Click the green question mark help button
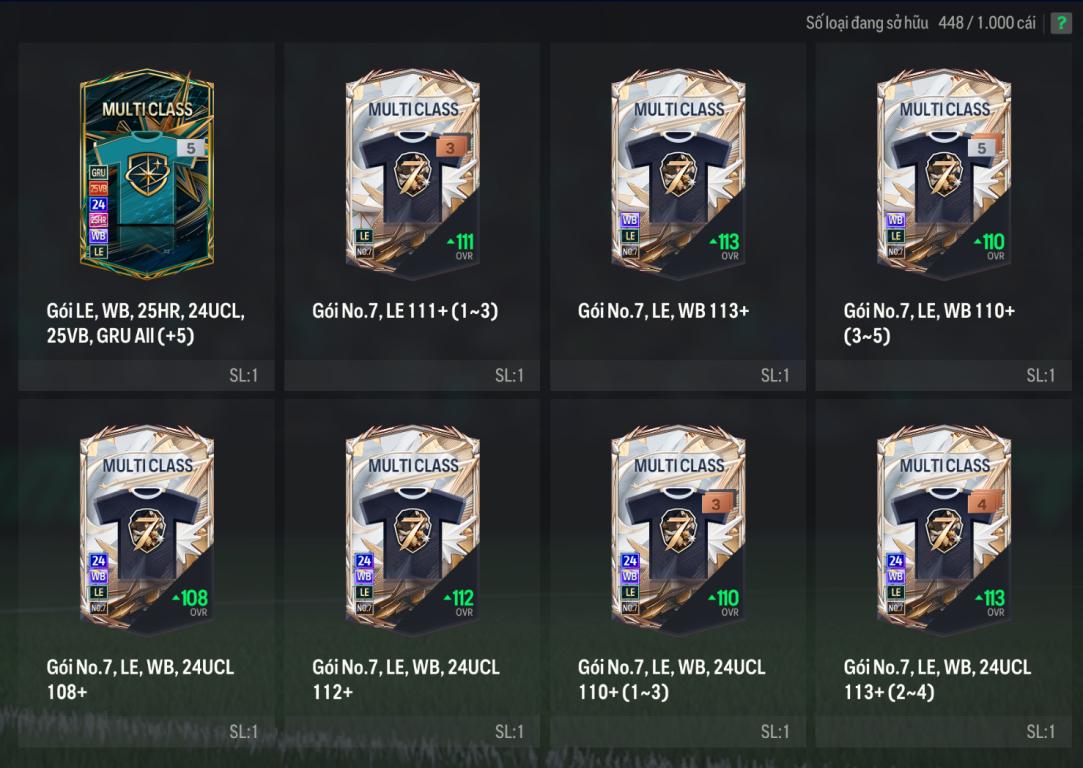This screenshot has width=1083, height=768. coord(1060,23)
